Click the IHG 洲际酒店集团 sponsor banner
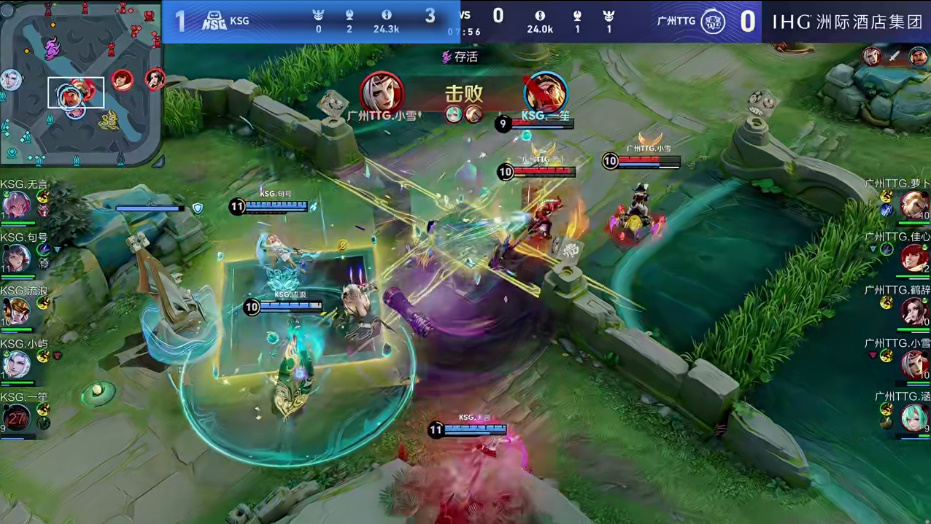 click(x=846, y=20)
